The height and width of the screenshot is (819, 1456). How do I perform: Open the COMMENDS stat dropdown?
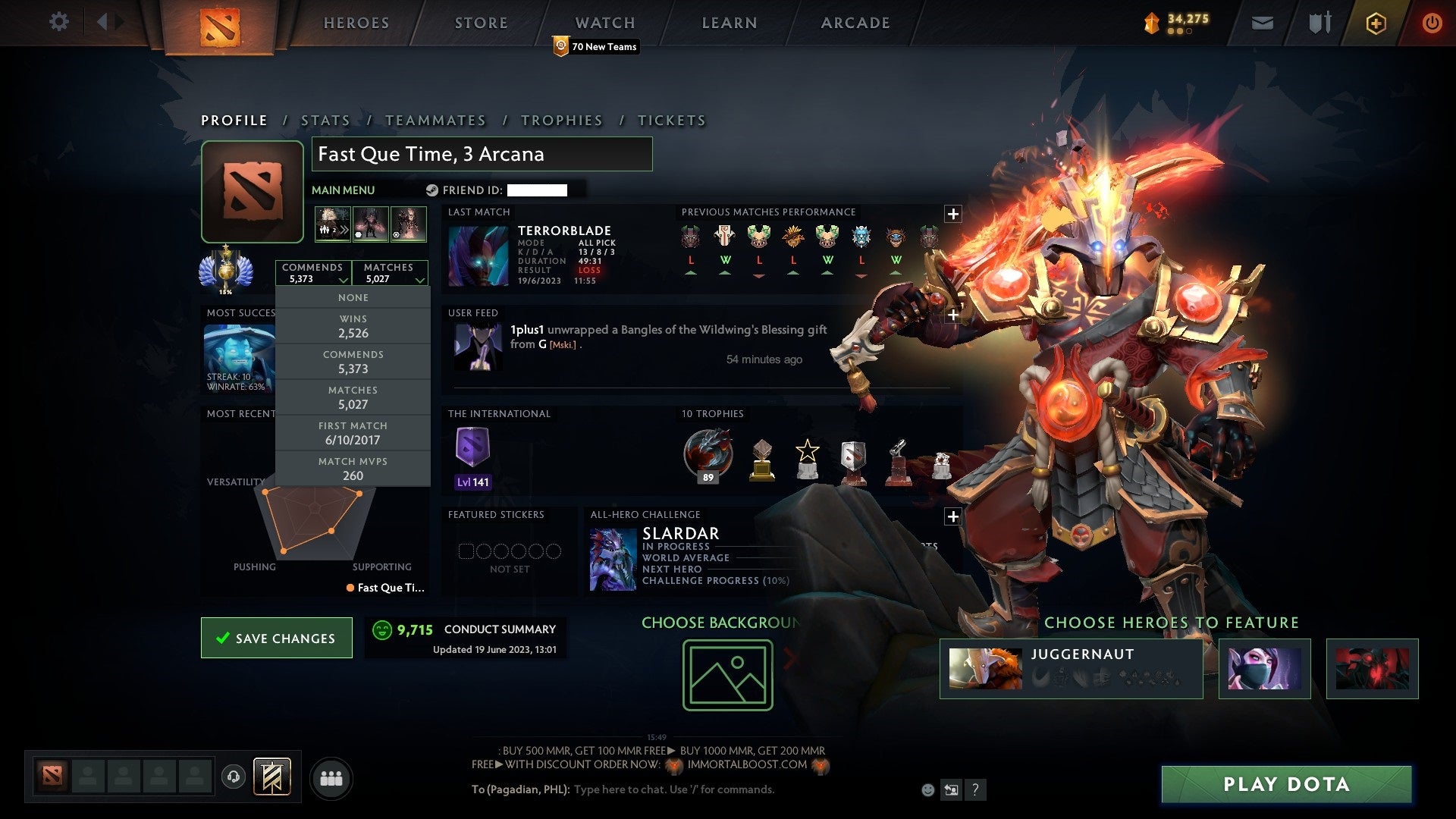click(314, 272)
